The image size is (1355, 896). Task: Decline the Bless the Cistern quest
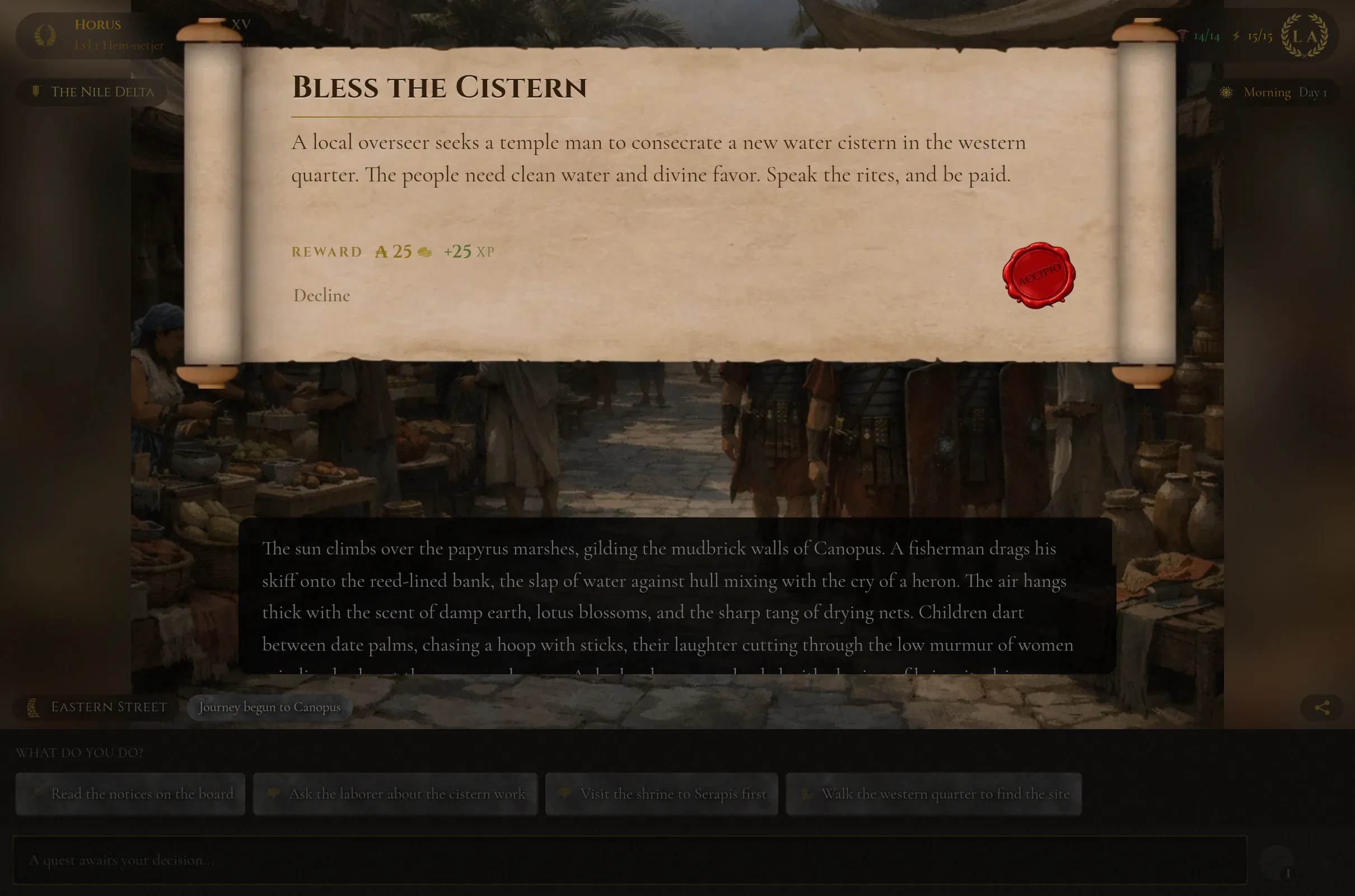pos(321,296)
